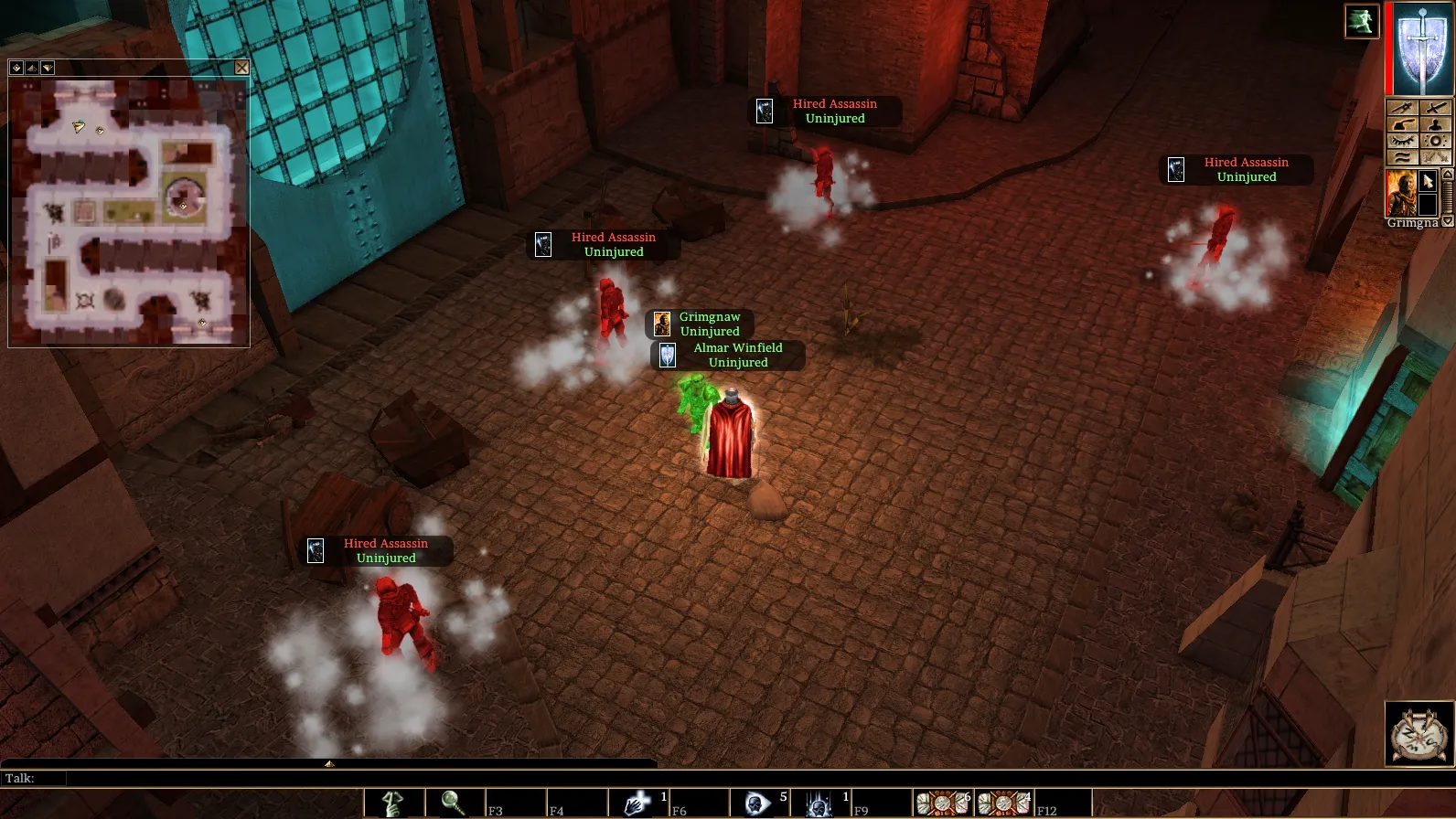Open the closed eye rest button

click(1402, 141)
